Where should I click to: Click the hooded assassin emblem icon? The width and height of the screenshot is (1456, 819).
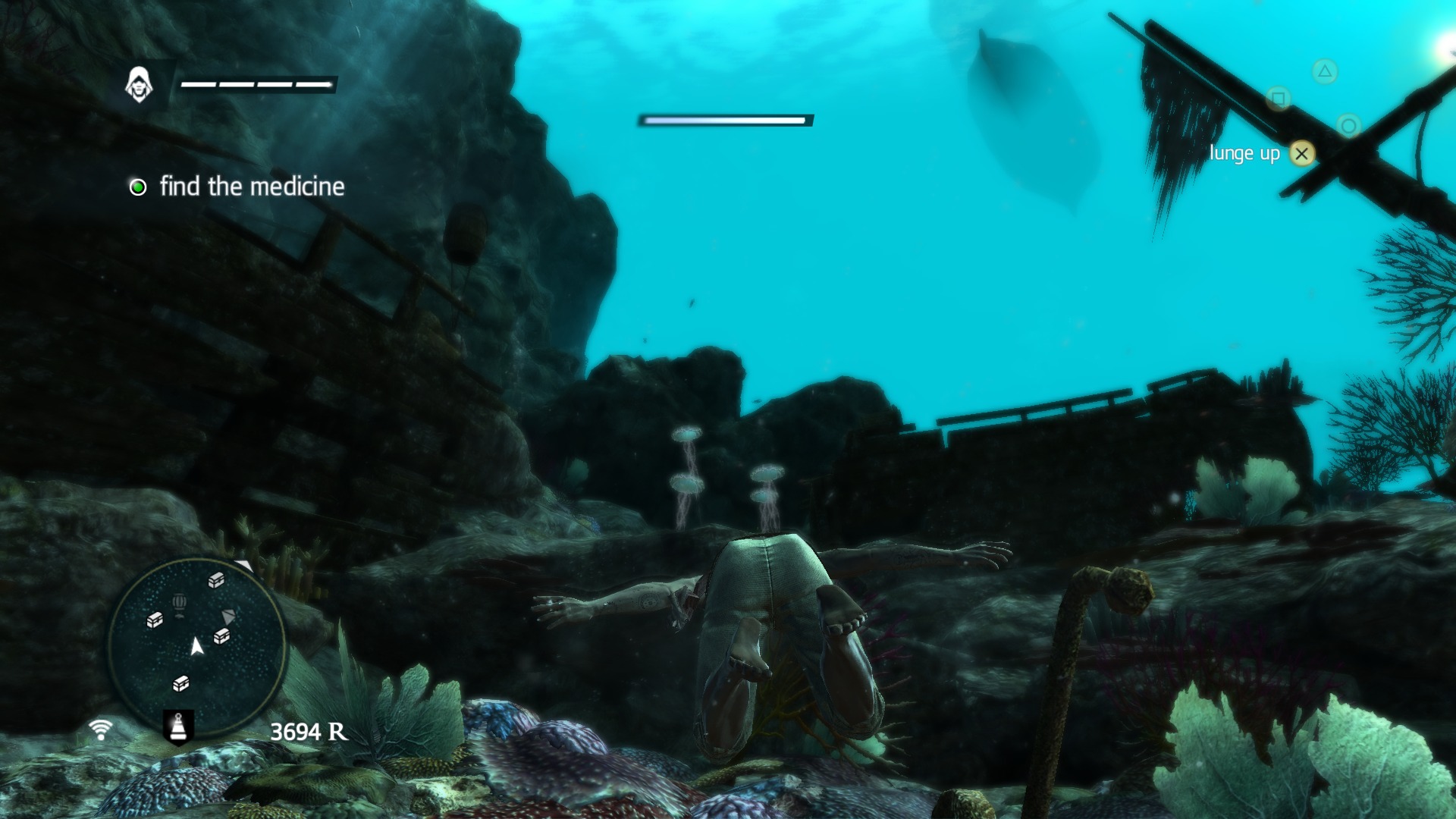point(139,84)
